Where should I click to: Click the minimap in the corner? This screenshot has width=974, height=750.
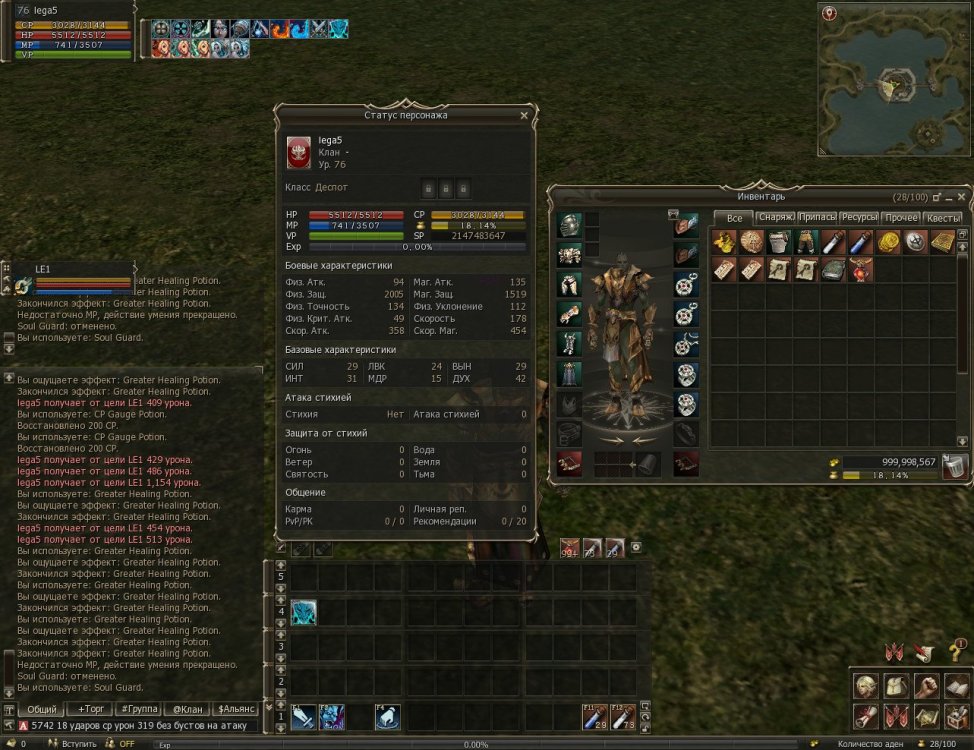(894, 80)
